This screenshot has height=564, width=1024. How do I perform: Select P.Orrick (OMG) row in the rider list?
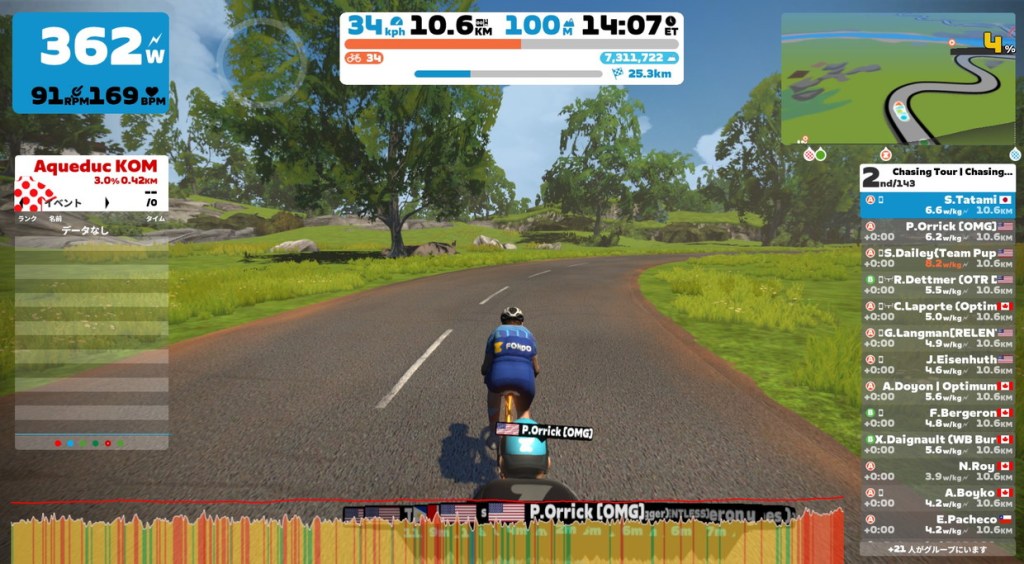click(937, 232)
